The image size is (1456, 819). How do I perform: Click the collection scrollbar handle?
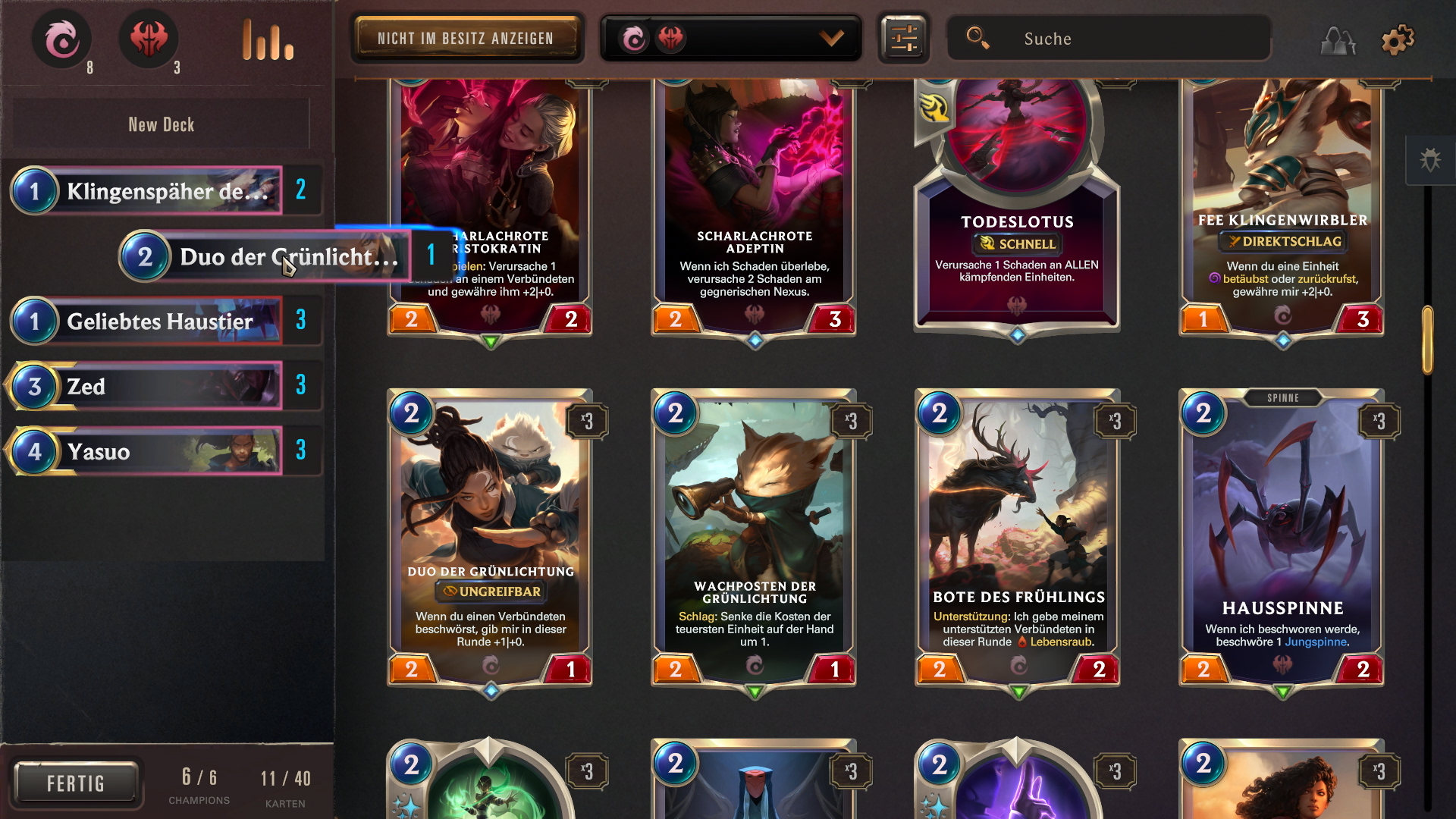point(1427,339)
